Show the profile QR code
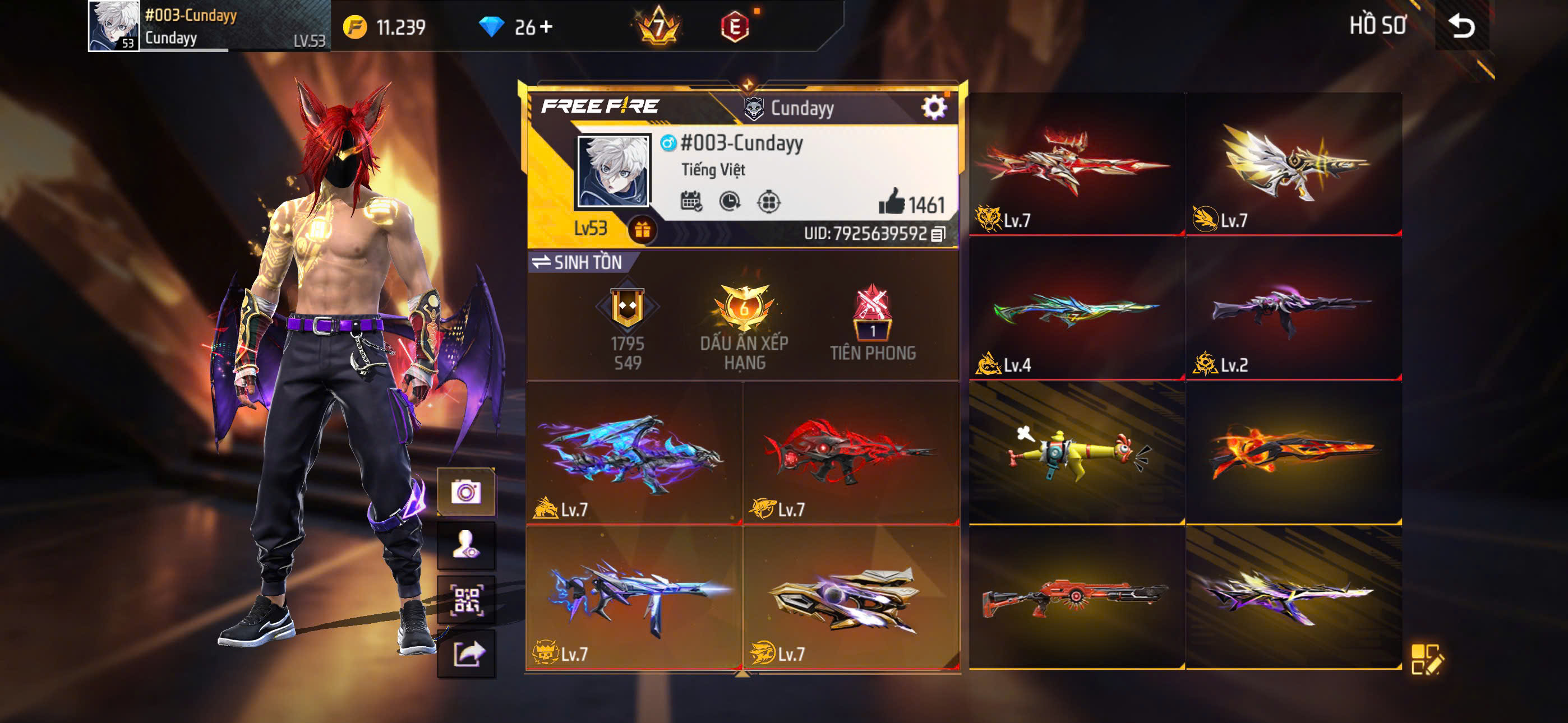Screen dimensions: 1568x723 [466, 600]
